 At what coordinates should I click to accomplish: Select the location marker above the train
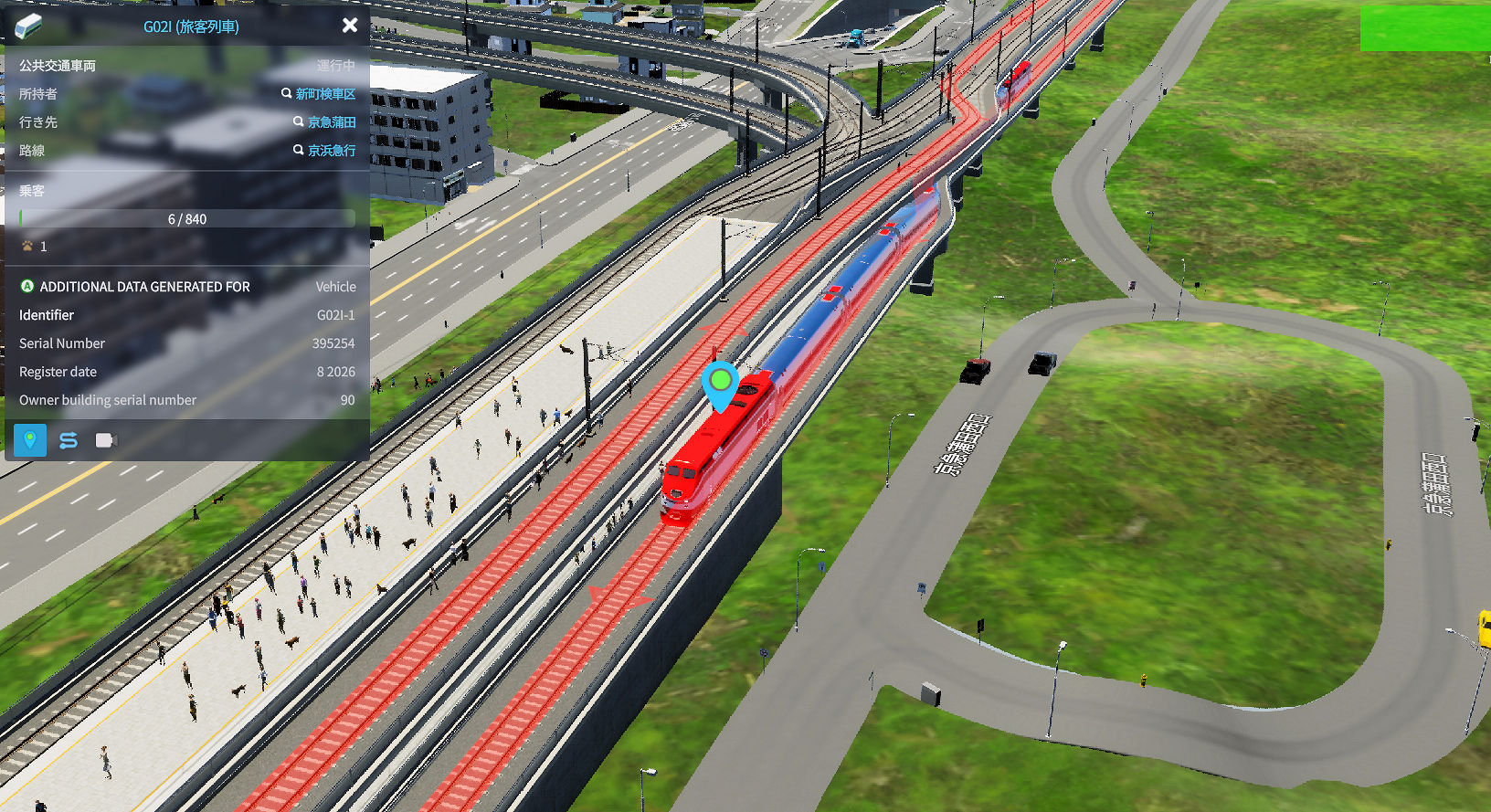tap(721, 381)
